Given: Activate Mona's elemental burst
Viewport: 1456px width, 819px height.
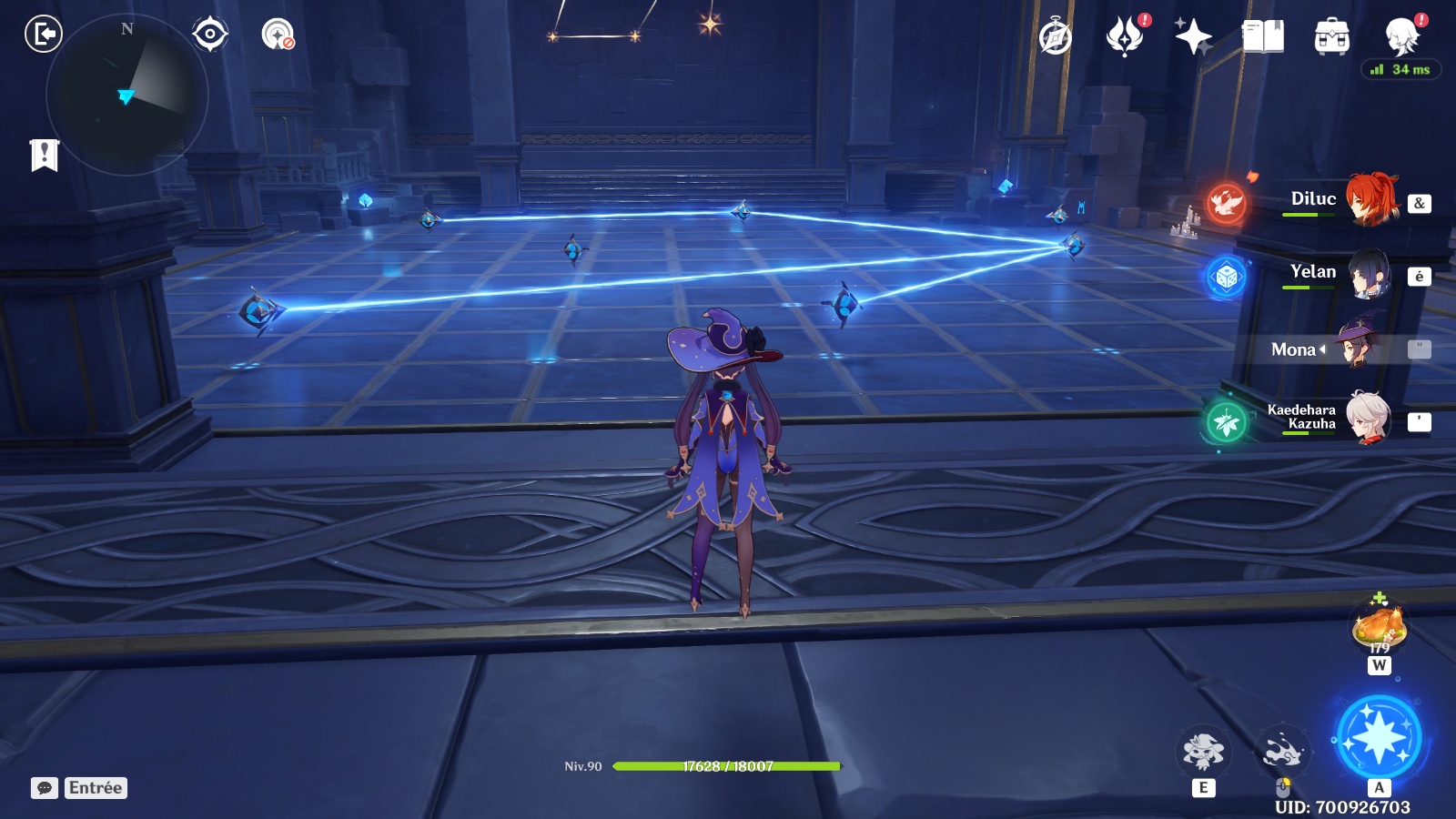Looking at the screenshot, I should 1379,736.
